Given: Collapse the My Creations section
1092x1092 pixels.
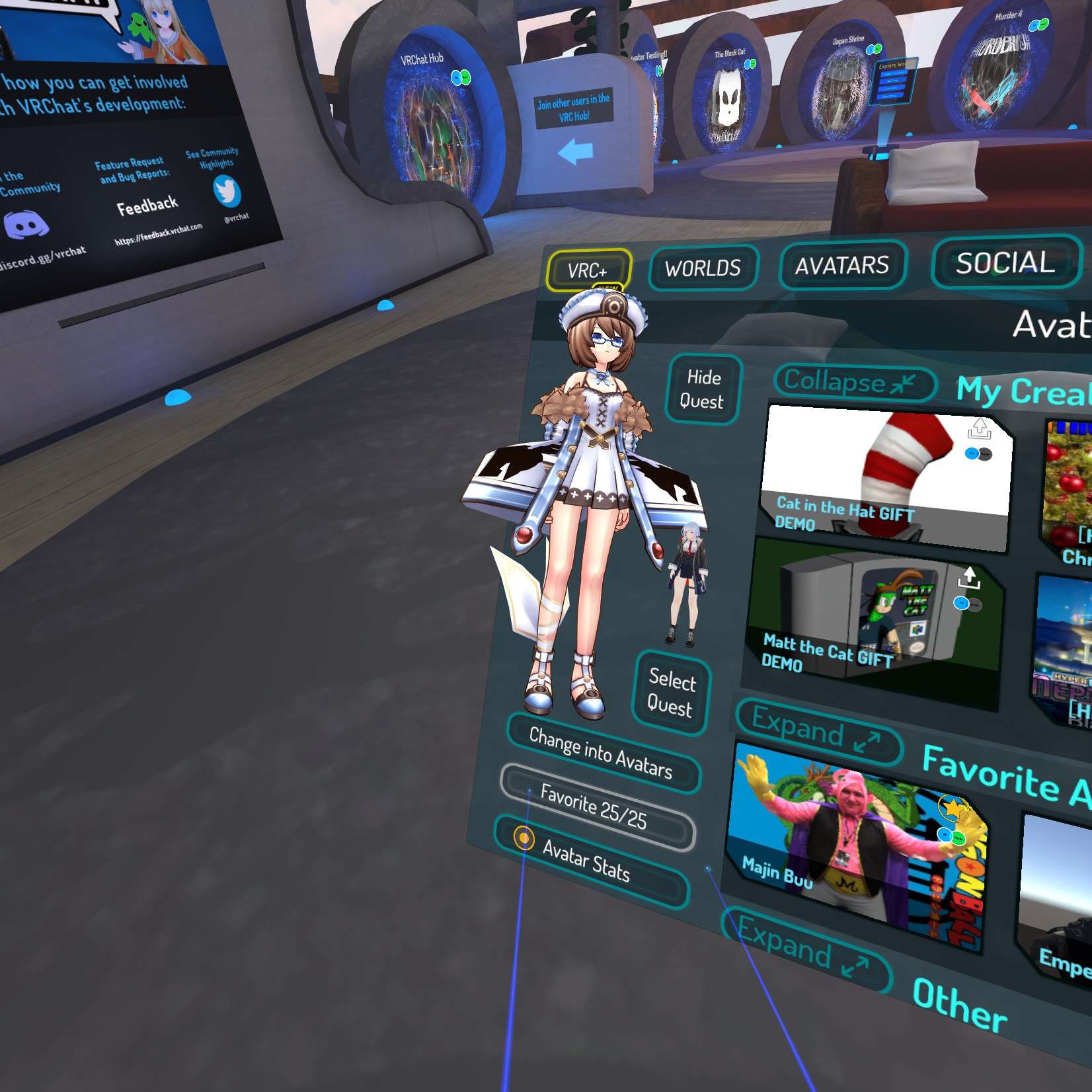Looking at the screenshot, I should [x=851, y=383].
